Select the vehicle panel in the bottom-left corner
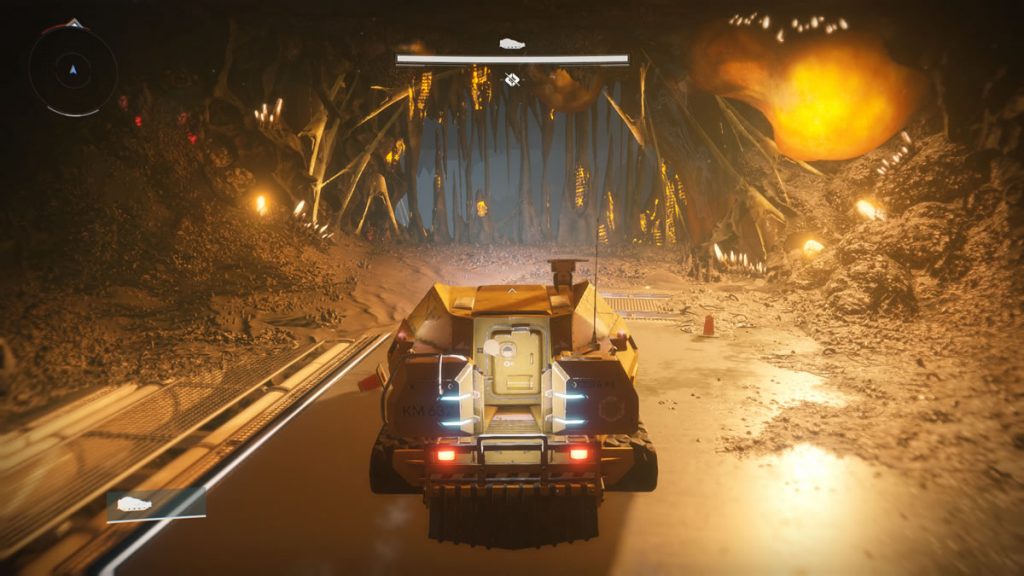This screenshot has height=576, width=1024. coord(156,505)
